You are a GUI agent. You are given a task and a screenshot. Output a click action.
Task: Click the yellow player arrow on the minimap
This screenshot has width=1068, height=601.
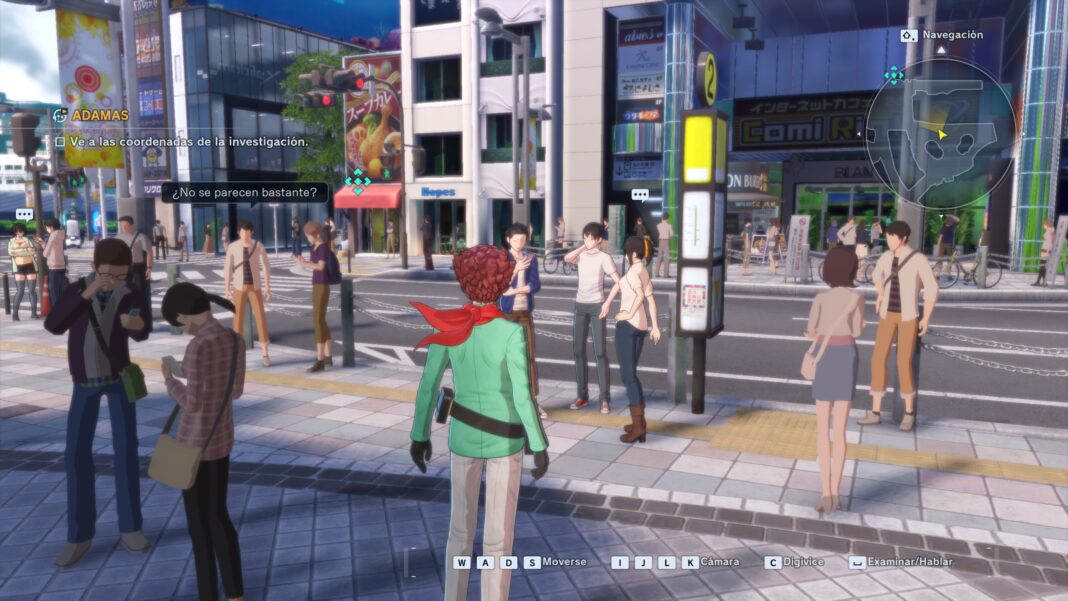coord(941,132)
